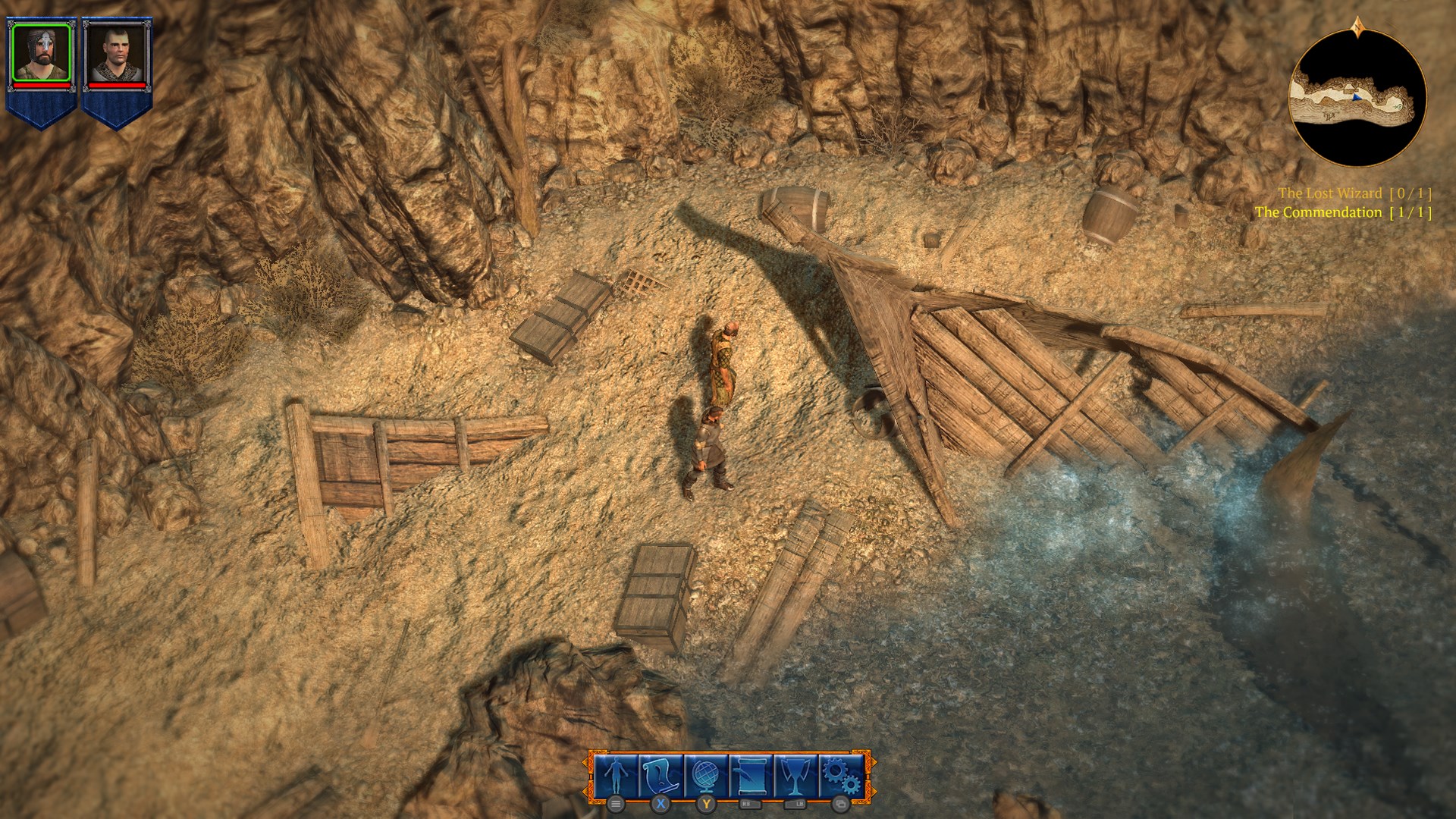Click the blue player marker on the minimap
1456x819 pixels.
[1357, 98]
